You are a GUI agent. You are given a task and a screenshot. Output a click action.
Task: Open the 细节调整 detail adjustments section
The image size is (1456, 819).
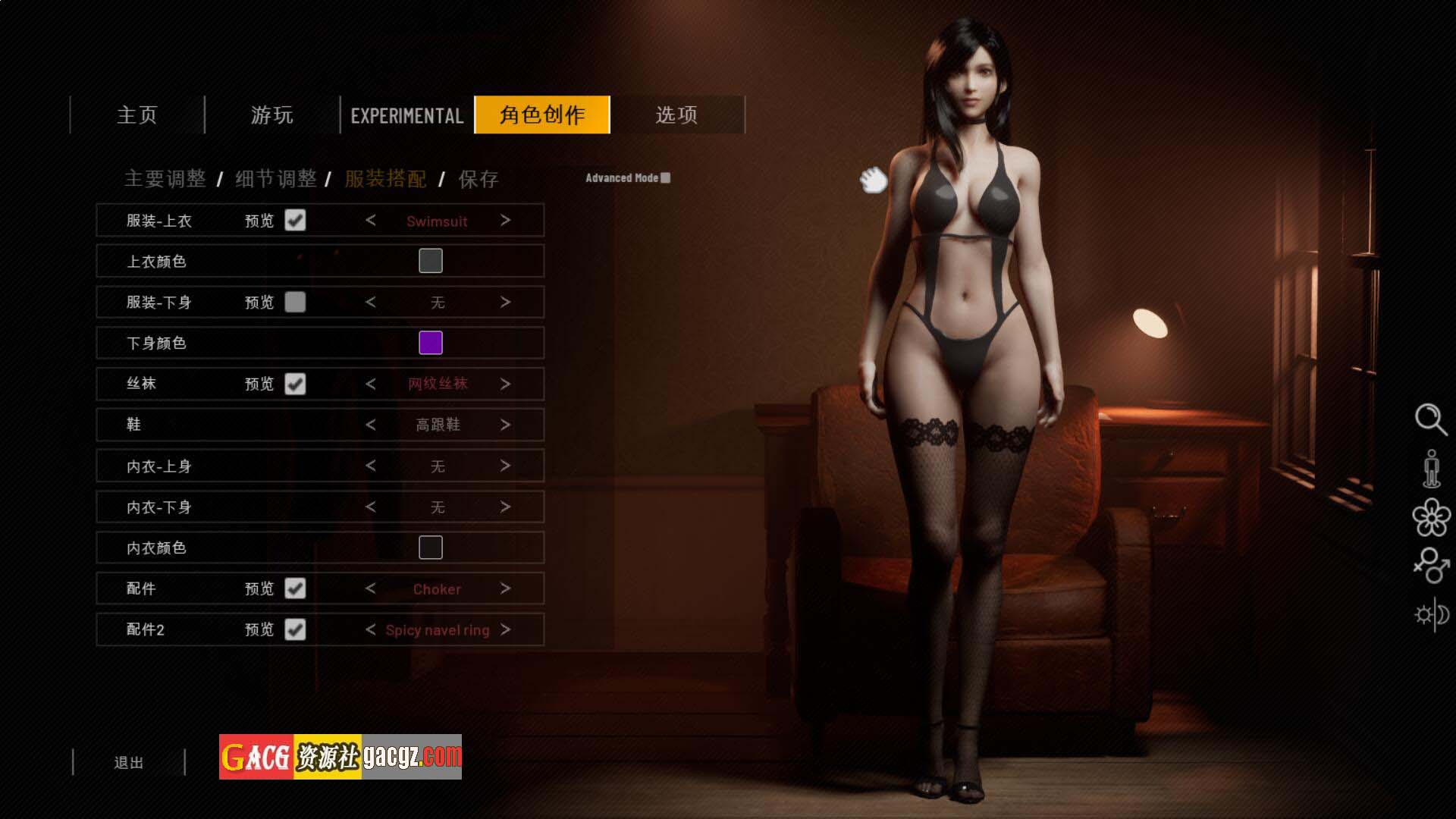pos(276,179)
